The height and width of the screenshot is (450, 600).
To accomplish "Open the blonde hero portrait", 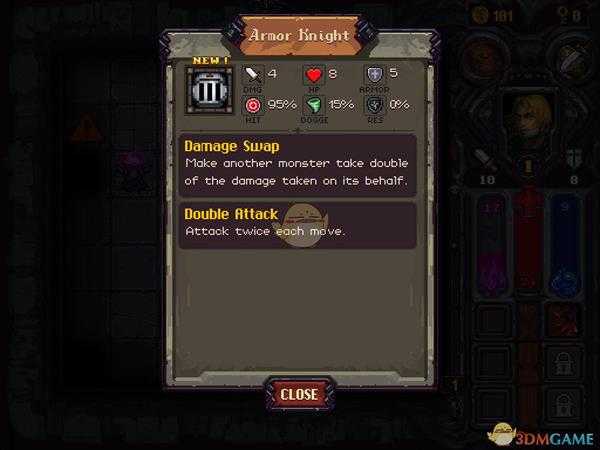I will [x=529, y=120].
